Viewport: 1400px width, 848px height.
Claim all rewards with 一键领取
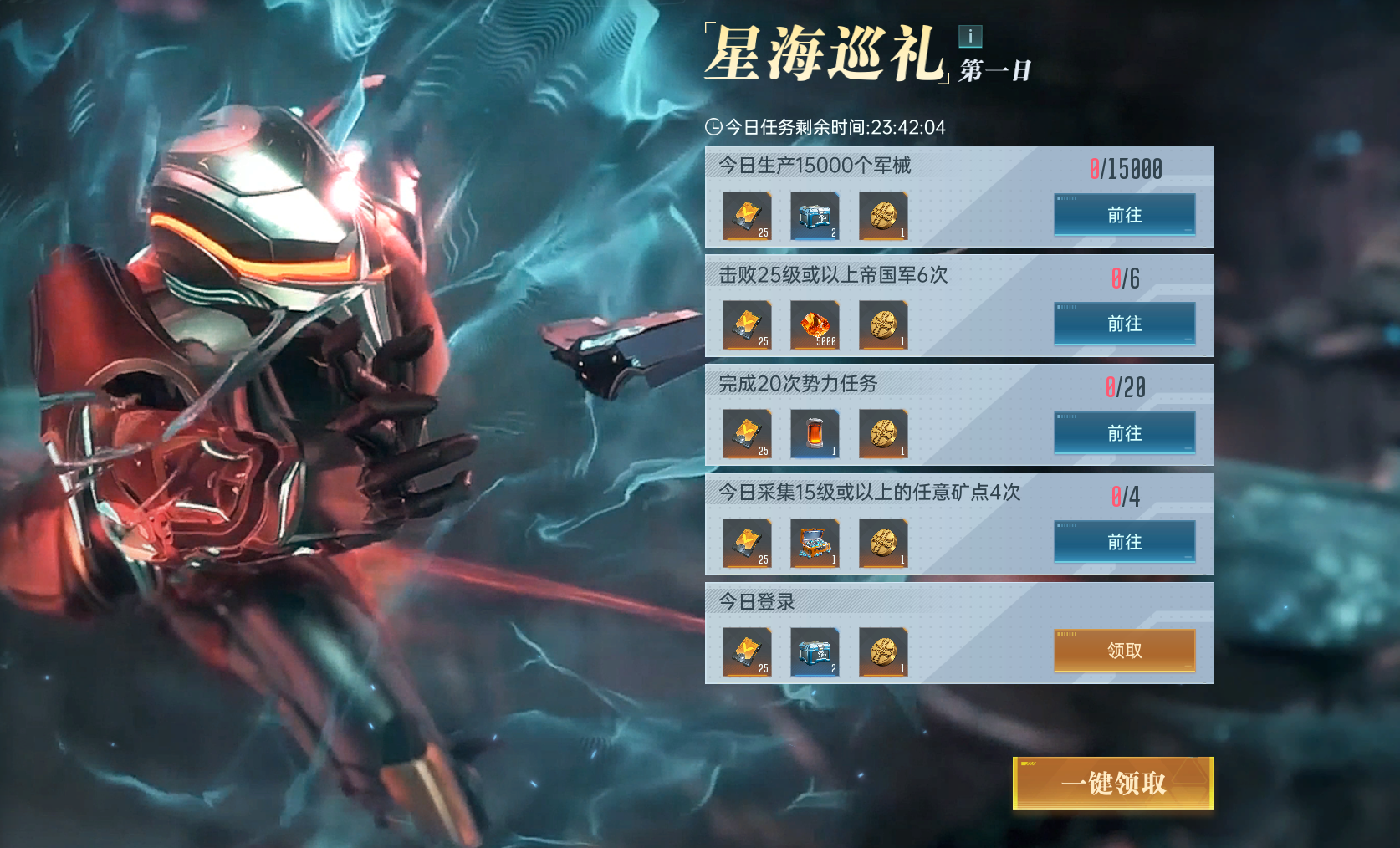click(1113, 783)
